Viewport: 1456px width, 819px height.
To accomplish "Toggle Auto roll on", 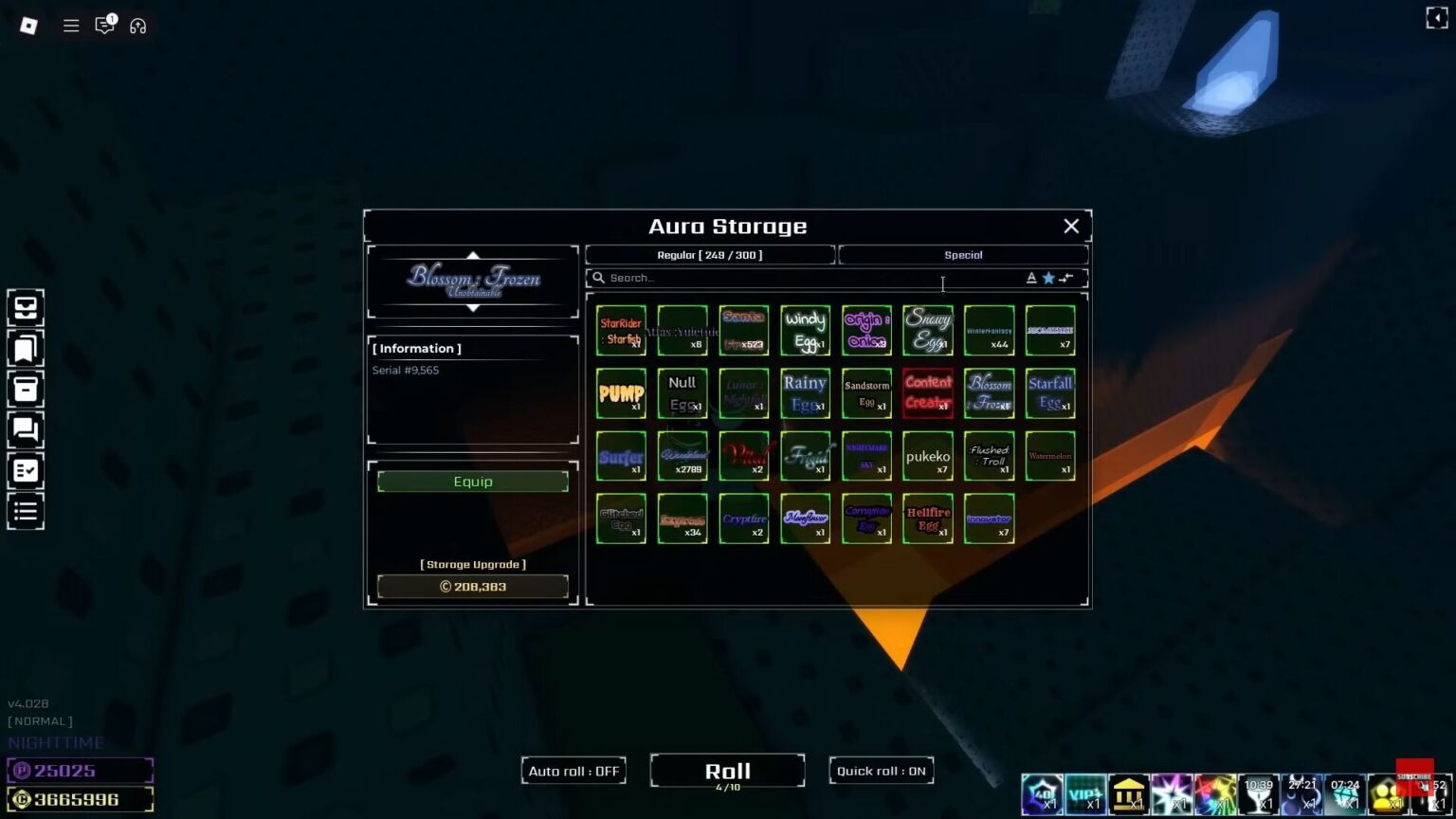I will point(573,771).
